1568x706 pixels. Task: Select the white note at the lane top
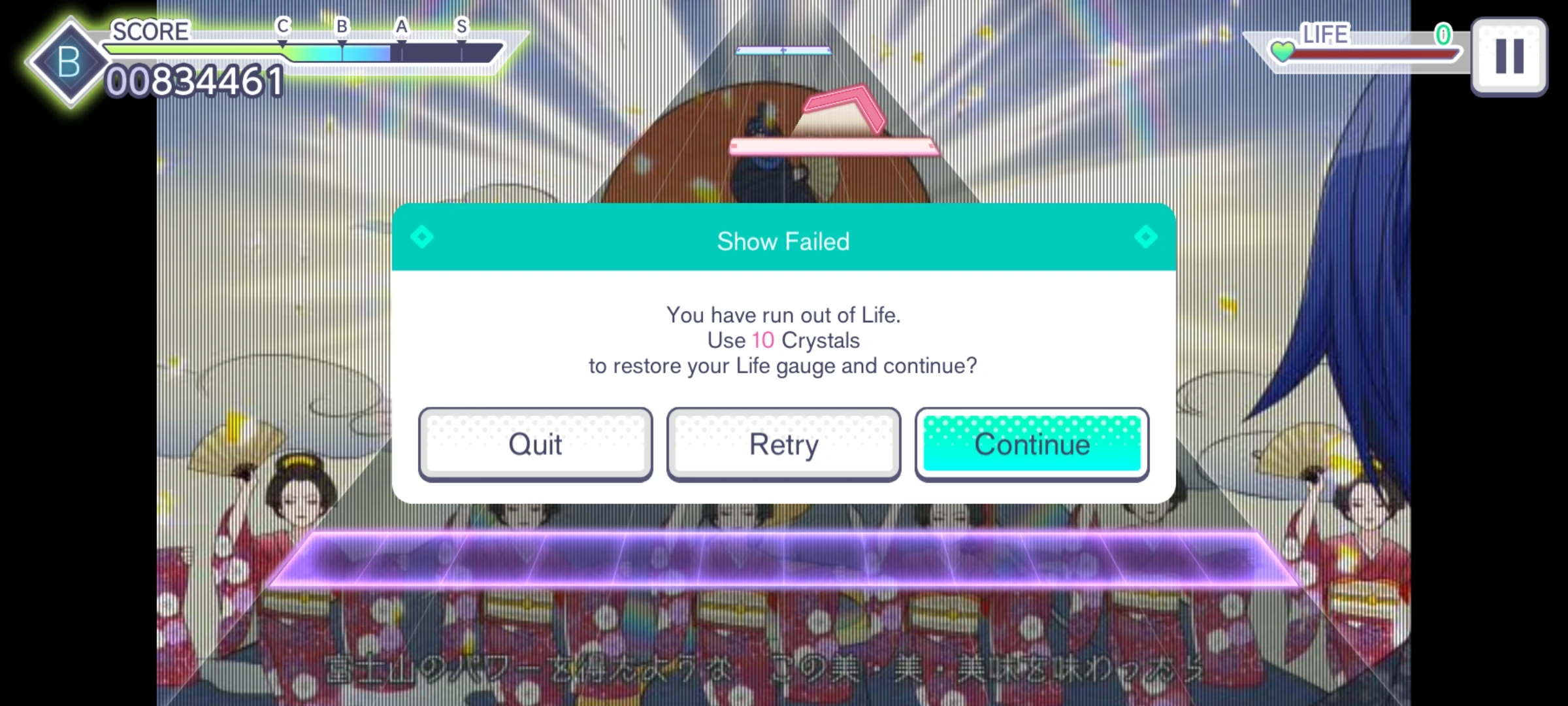pyautogui.click(x=782, y=49)
